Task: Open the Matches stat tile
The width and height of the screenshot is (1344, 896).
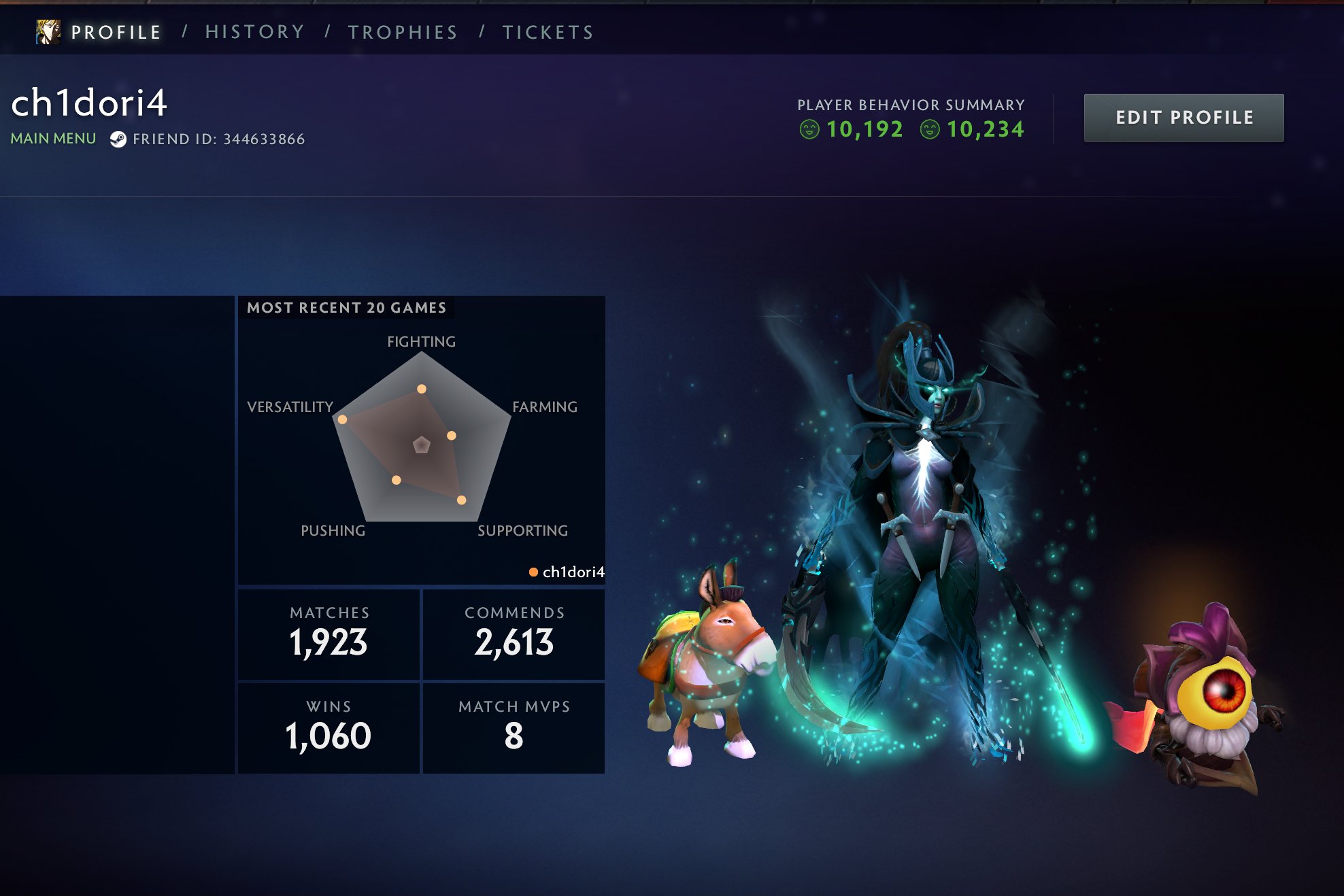Action: (x=329, y=634)
